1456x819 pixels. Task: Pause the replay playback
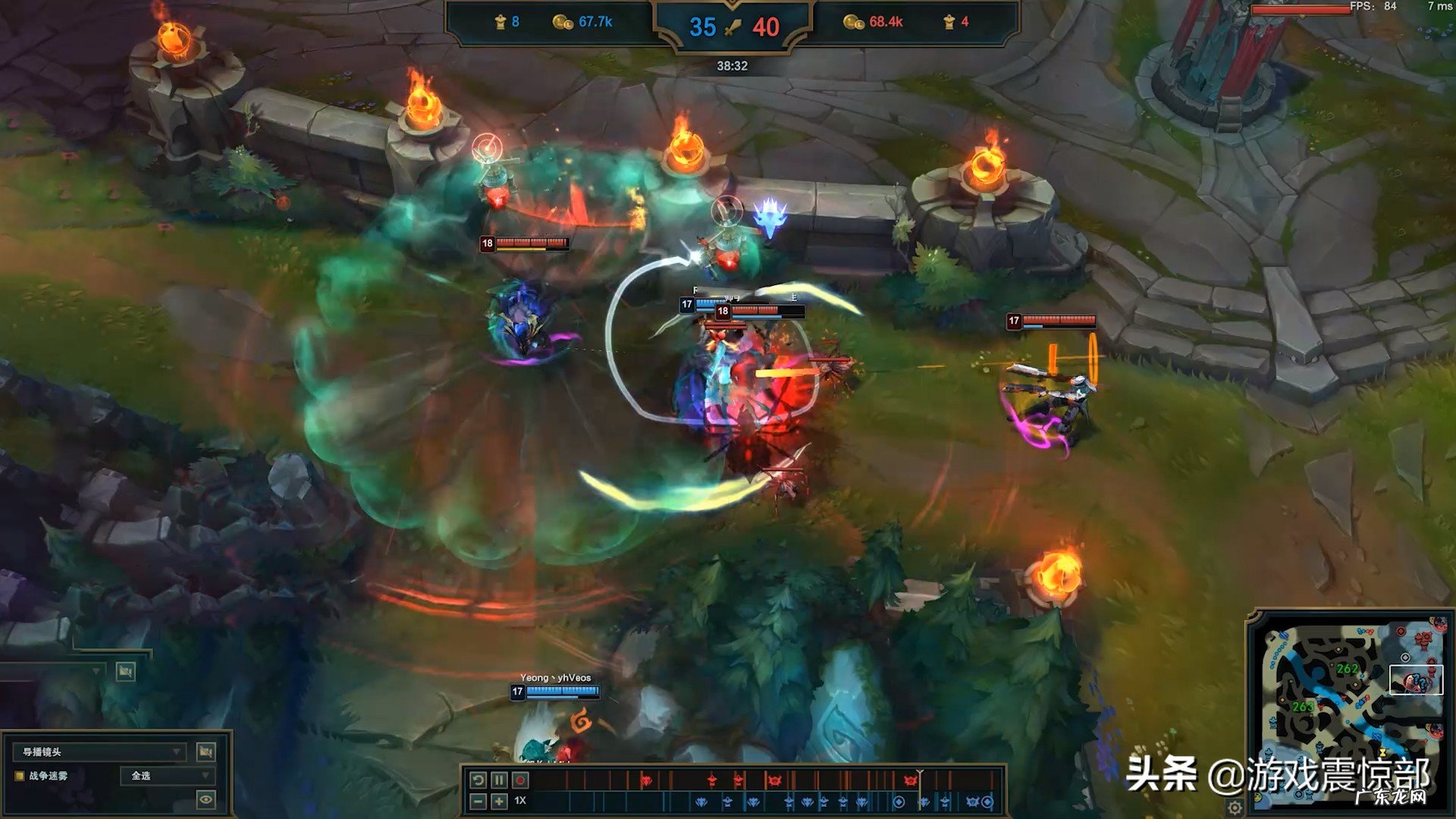point(499,780)
